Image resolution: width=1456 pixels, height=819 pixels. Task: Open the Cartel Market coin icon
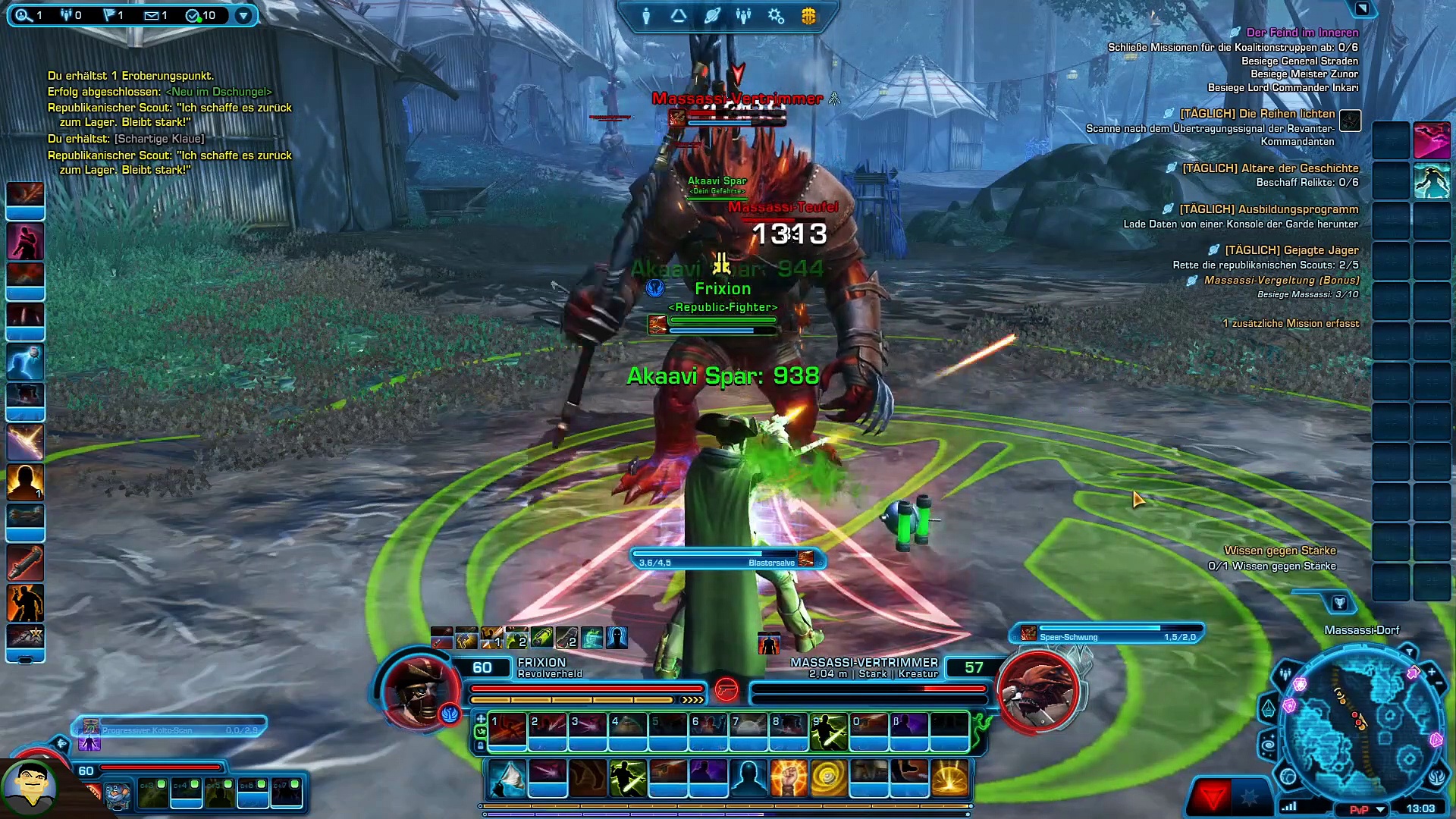point(808,16)
